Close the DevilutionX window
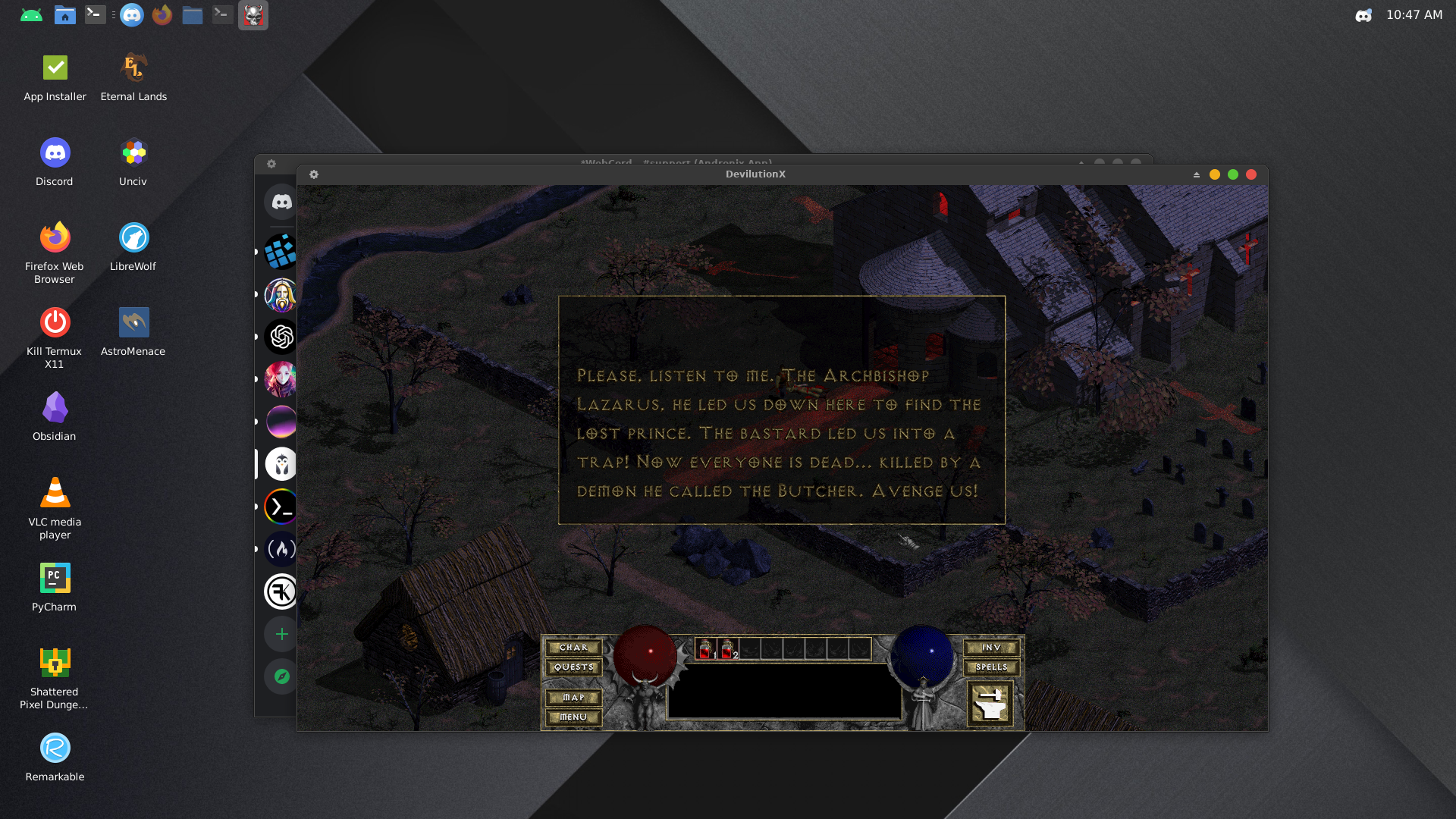This screenshot has width=1456, height=819. click(x=1251, y=174)
